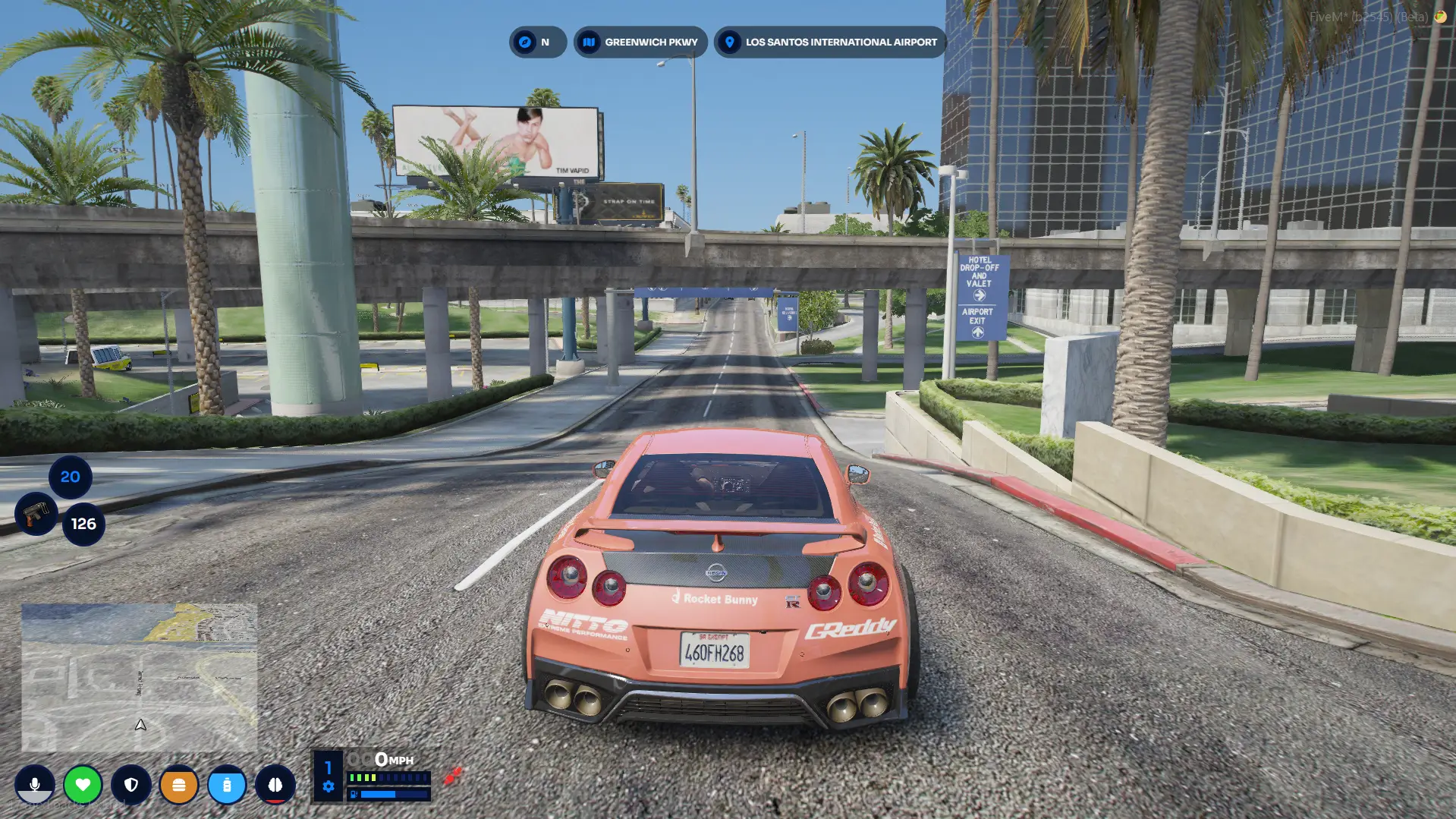Screen dimensions: 1456x819
Task: Open the hunger burger status icon
Action: pyautogui.click(x=180, y=785)
